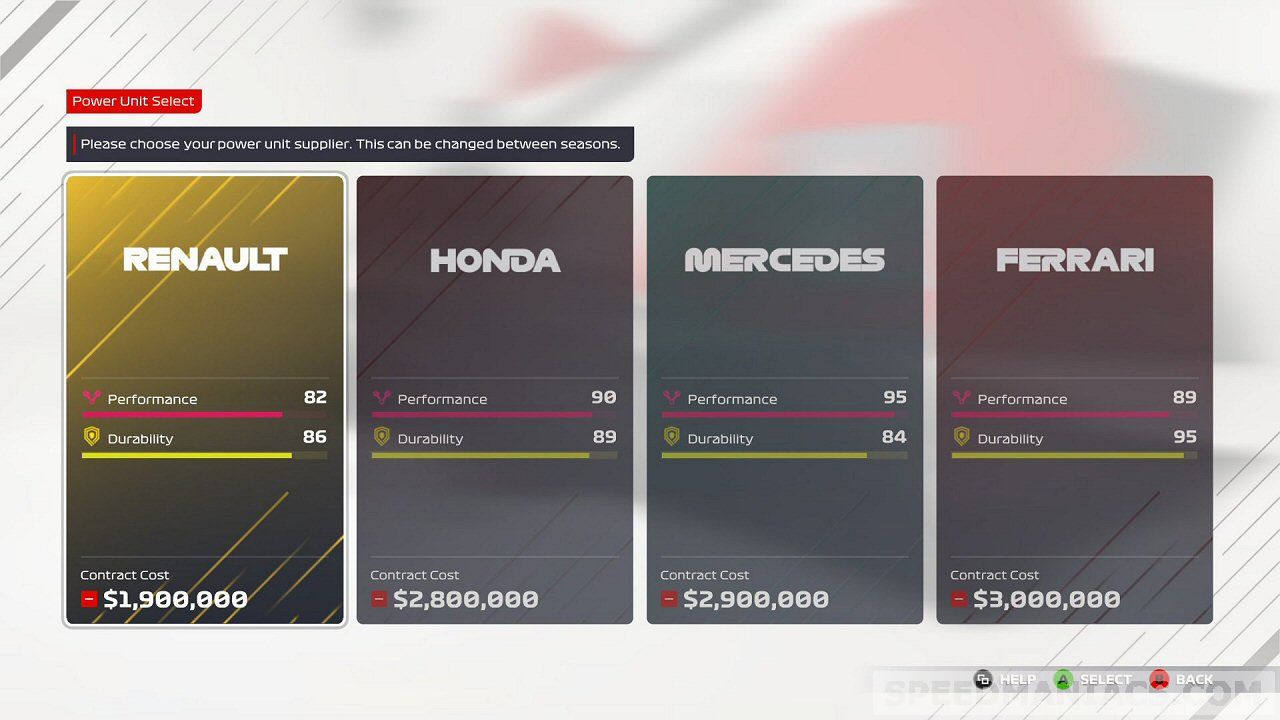Viewport: 1280px width, 720px height.
Task: Choose the Ferrari power unit supplier
Action: pos(1074,300)
